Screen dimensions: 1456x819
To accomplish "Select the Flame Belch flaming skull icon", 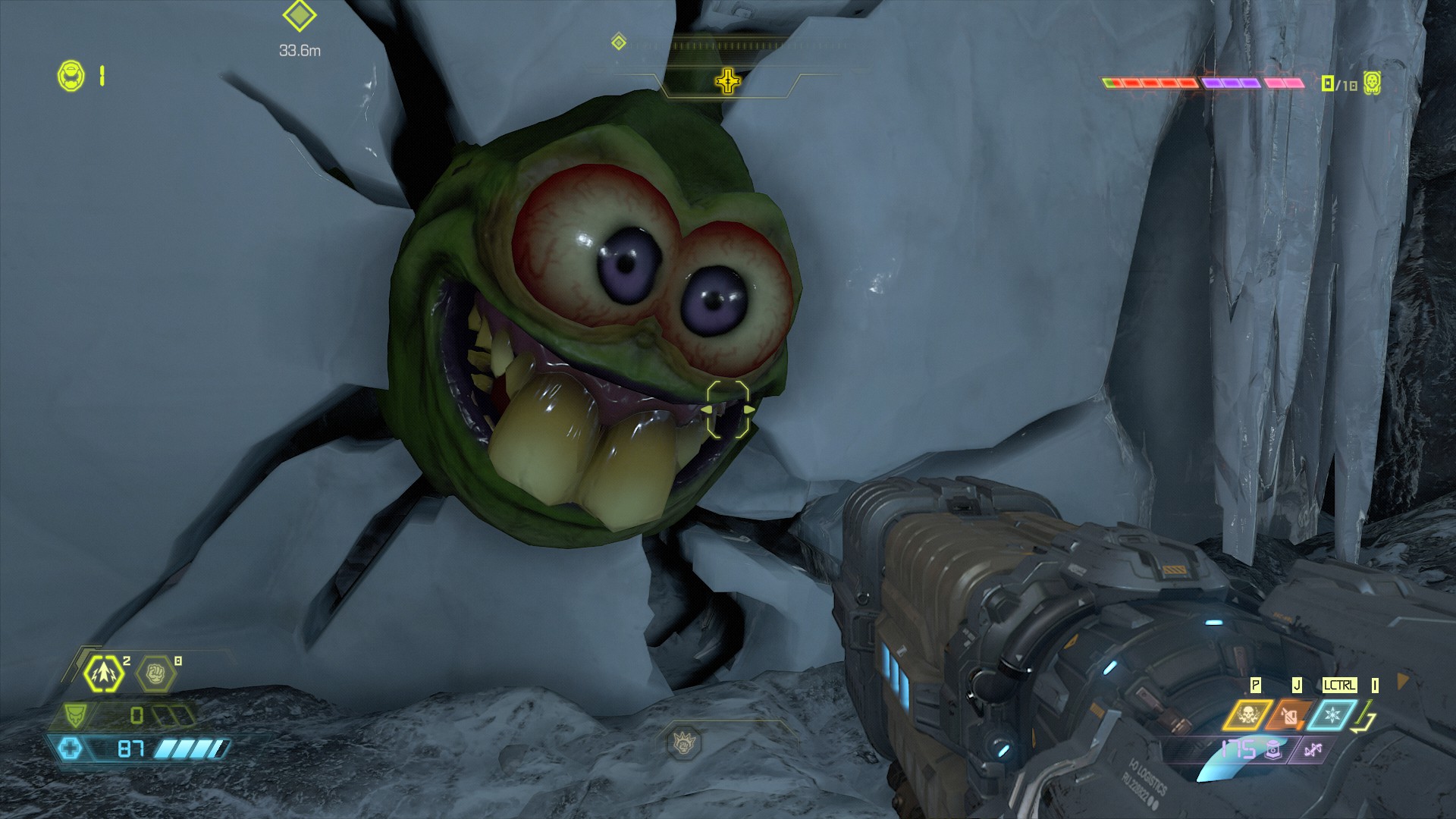I will coord(1246,715).
